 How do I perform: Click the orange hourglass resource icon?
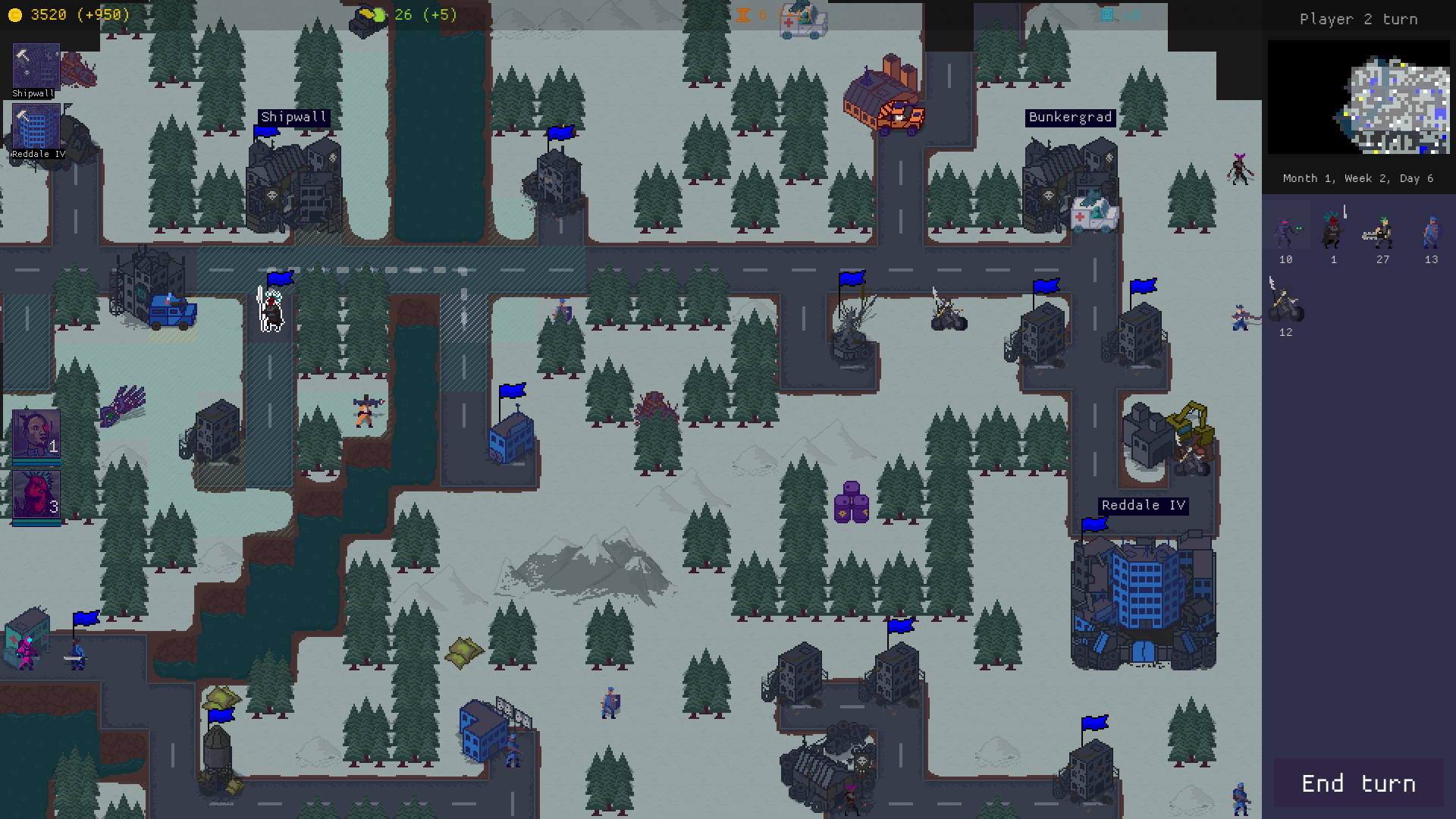point(742,13)
